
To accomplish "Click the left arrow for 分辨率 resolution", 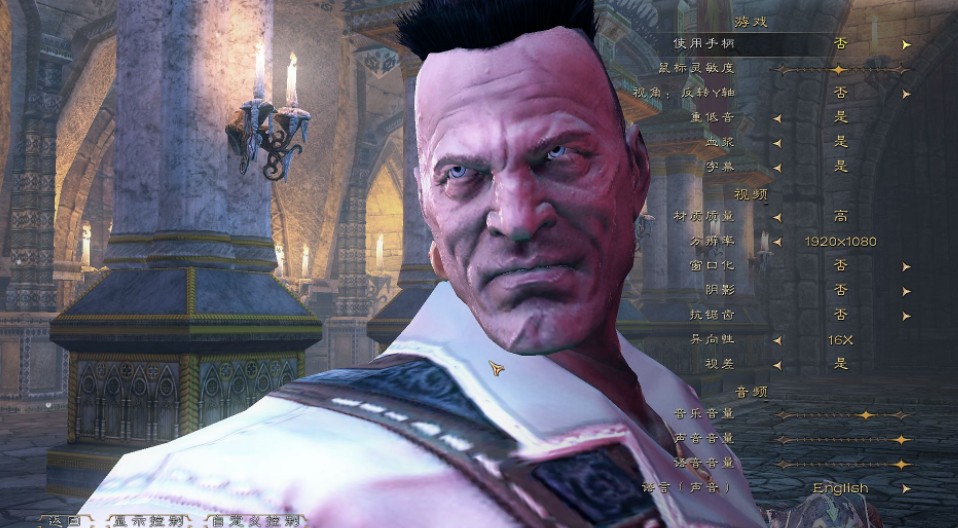I will coord(777,241).
